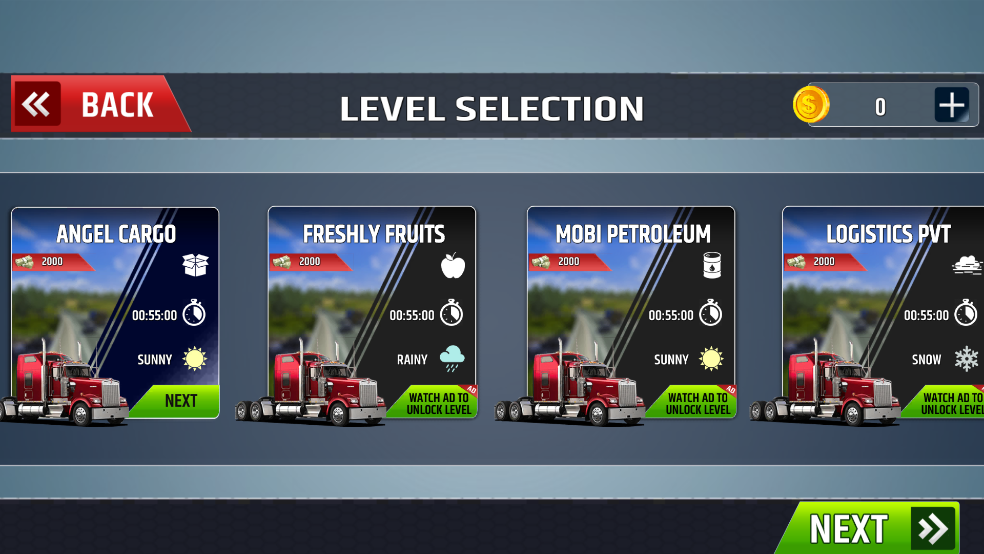Add coins with the plus button
The image size is (984, 554).
point(951,105)
